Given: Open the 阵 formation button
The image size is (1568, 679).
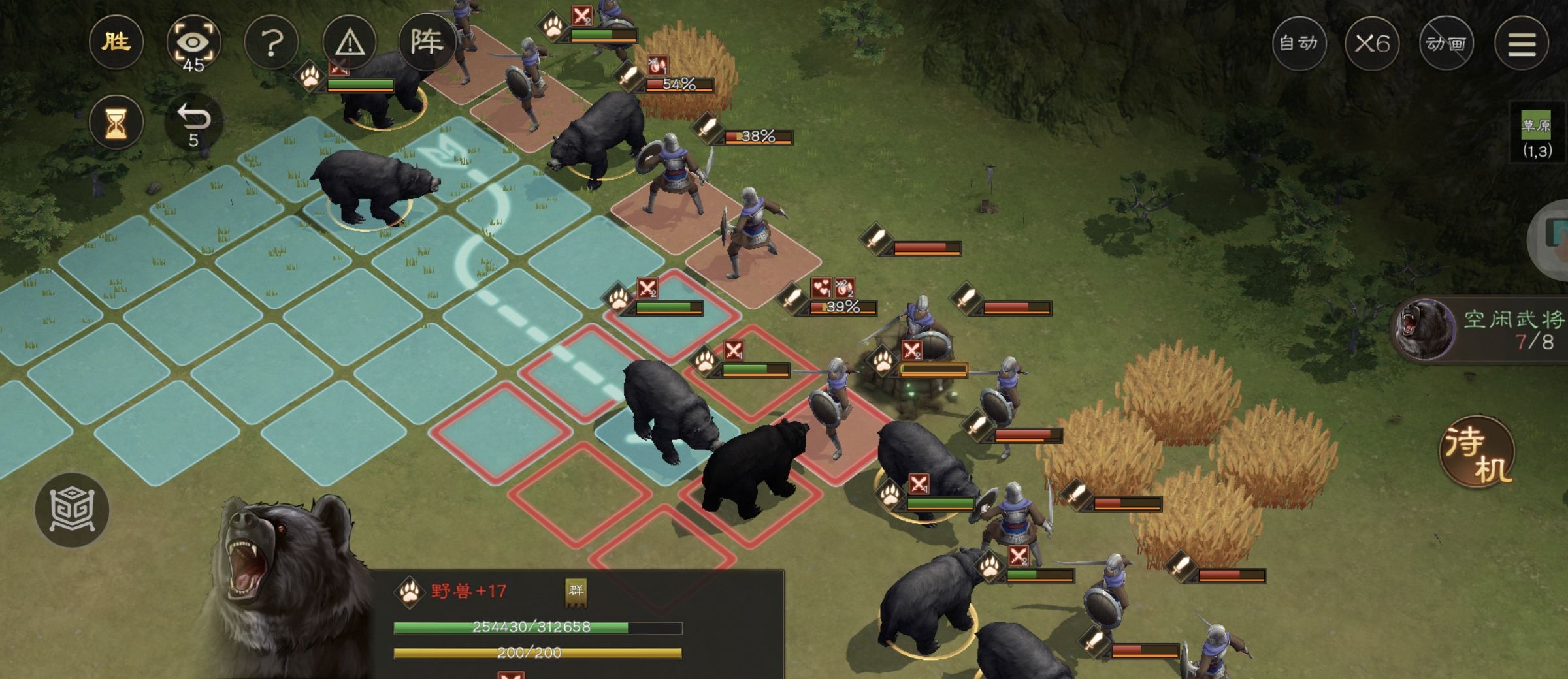Looking at the screenshot, I should (x=427, y=42).
